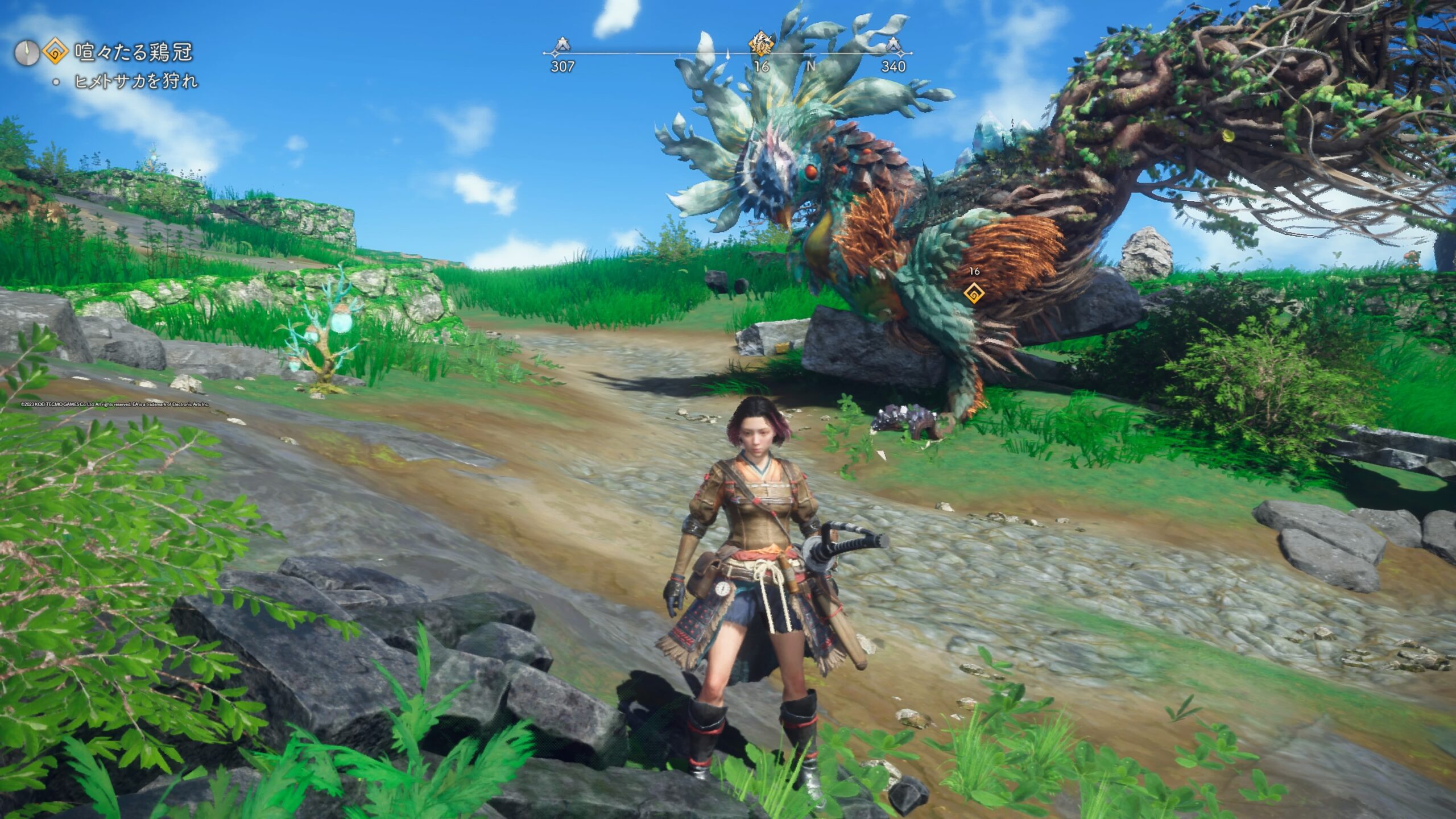Click the round clock icon beside quest title
1456x819 pixels.
click(27, 53)
